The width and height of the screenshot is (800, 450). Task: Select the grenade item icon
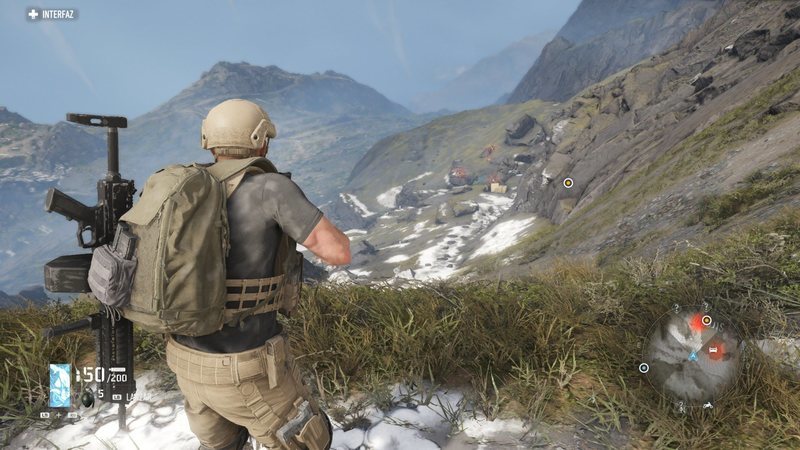click(x=87, y=397)
